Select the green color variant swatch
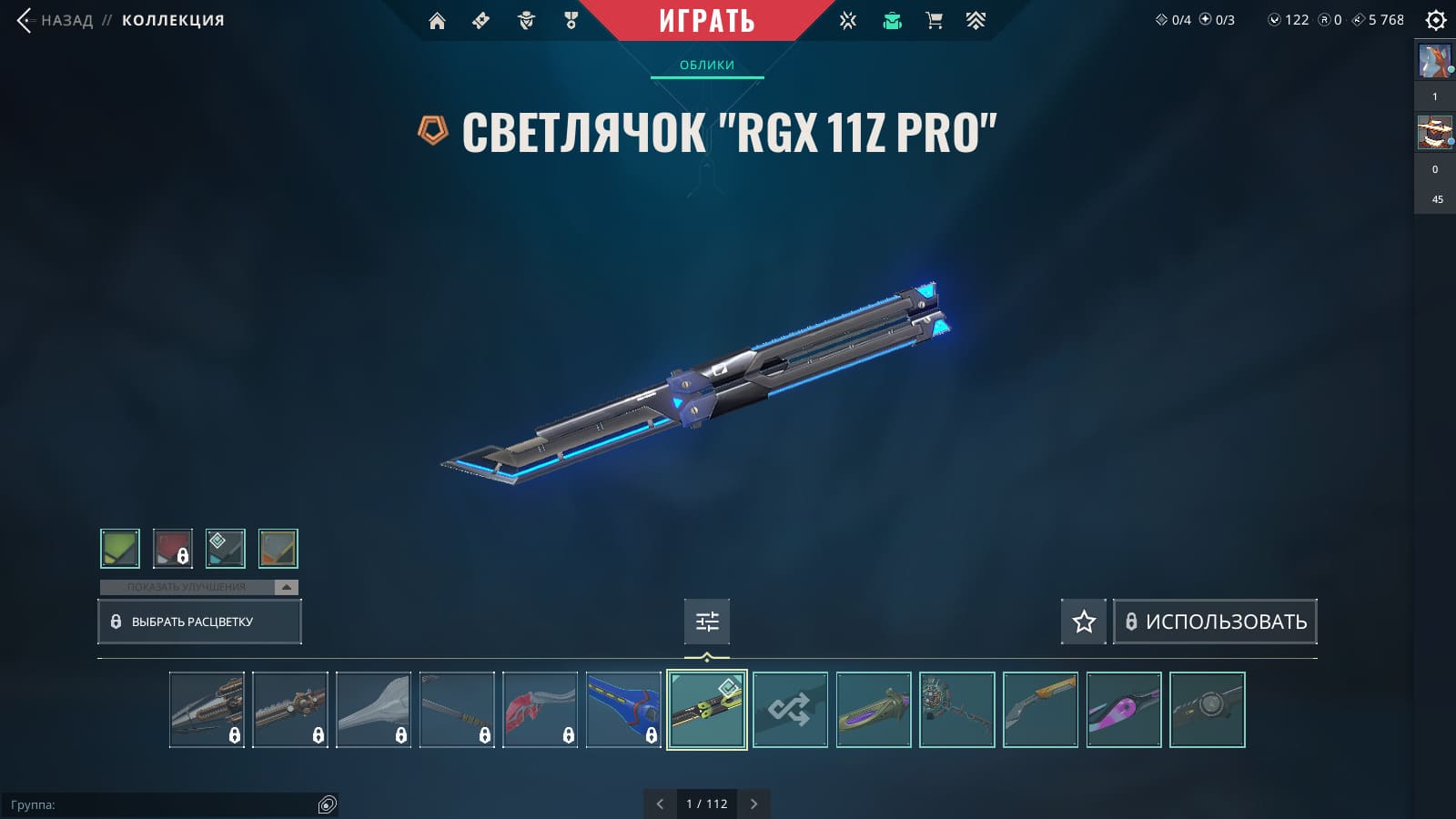1456x819 pixels. coord(120,549)
